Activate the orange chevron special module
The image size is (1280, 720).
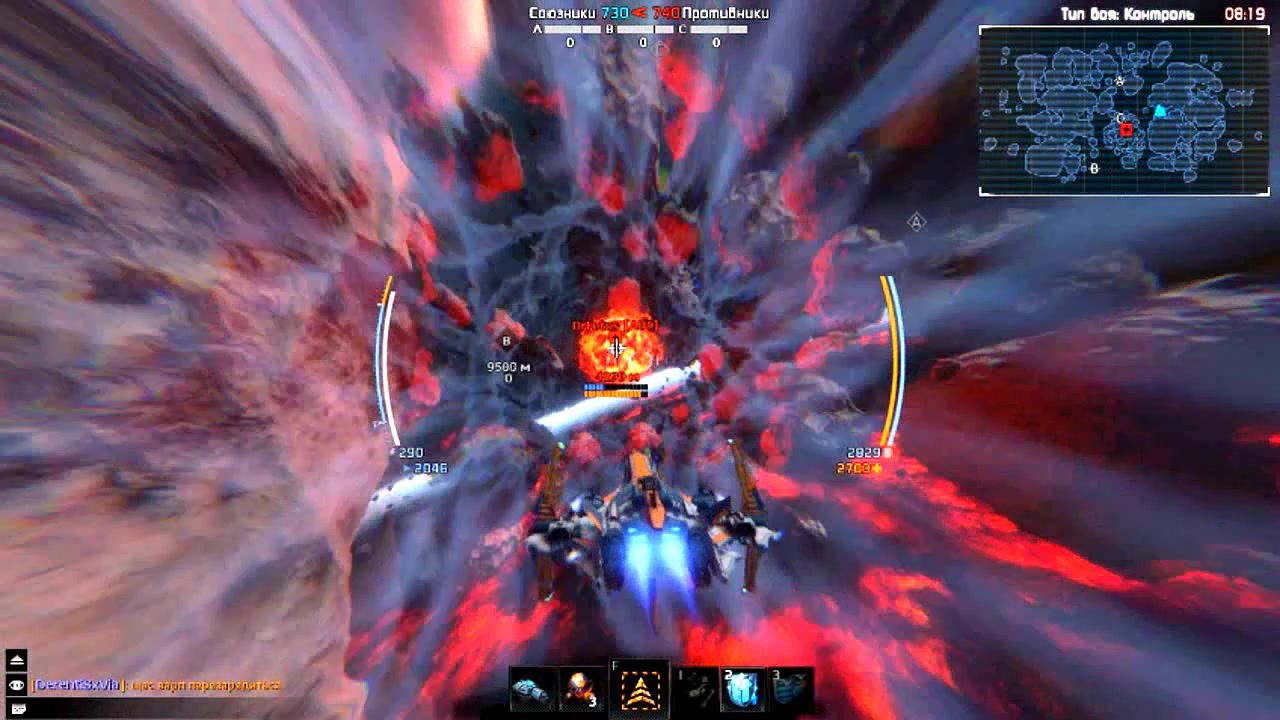coord(640,689)
